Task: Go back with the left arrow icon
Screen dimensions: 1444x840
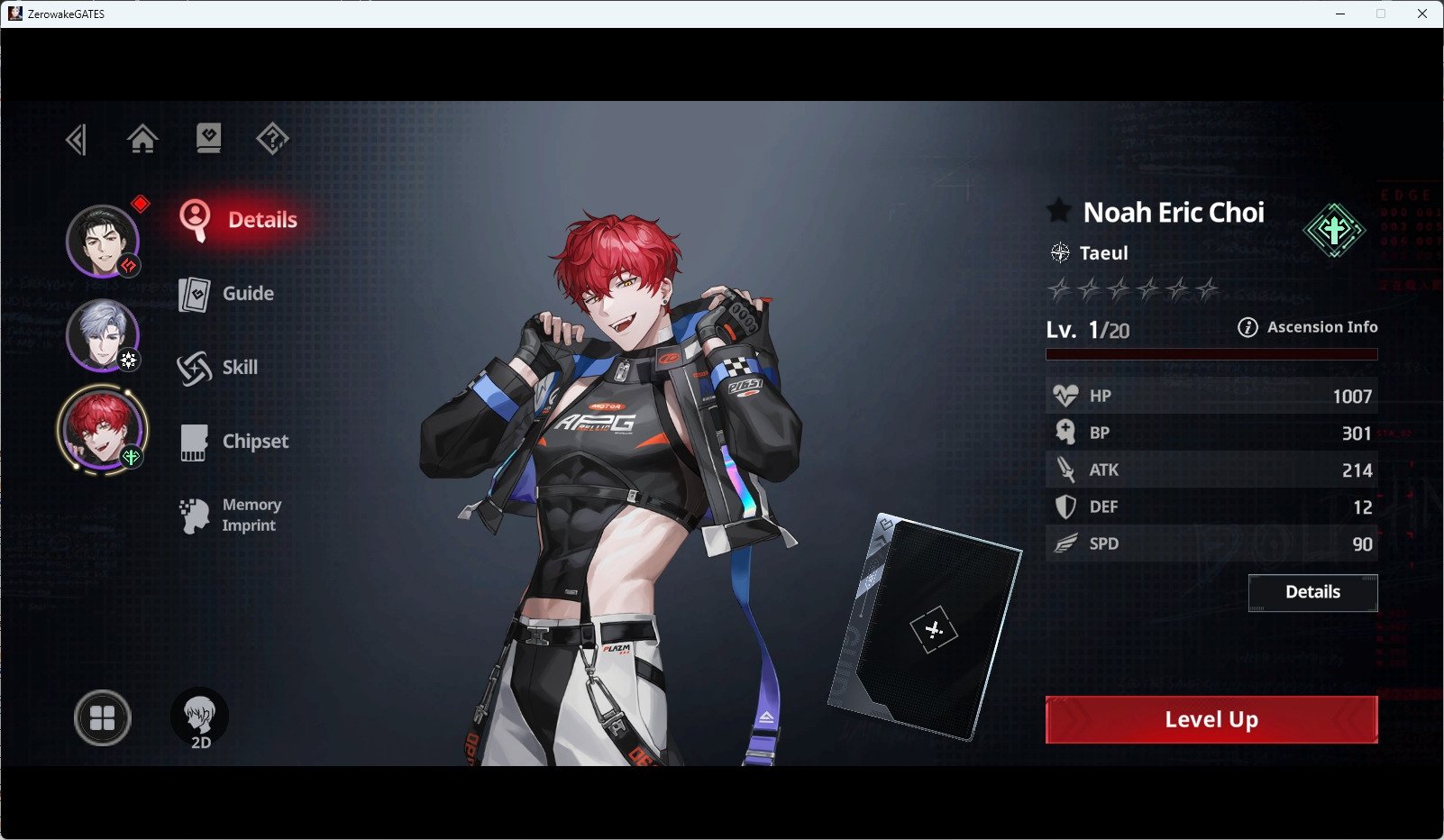Action: pyautogui.click(x=77, y=140)
